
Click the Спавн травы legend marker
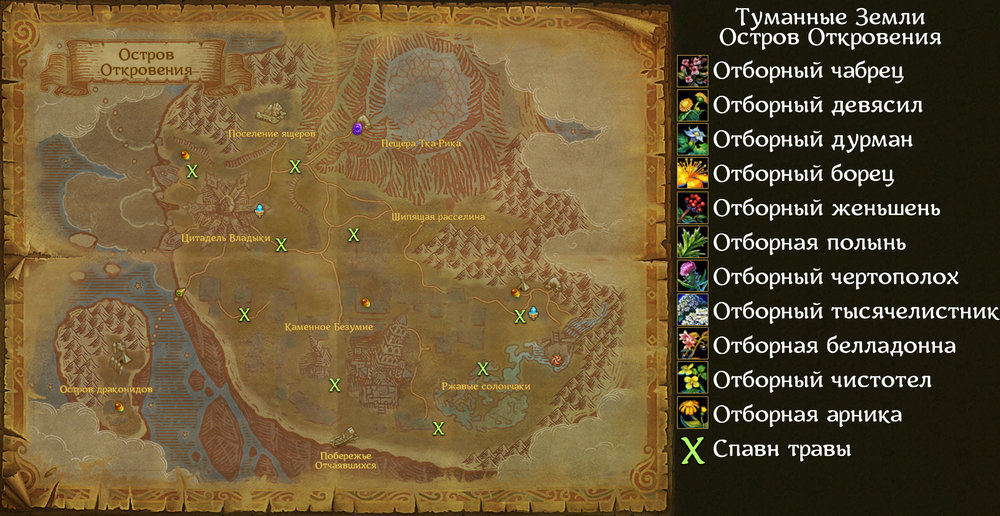pyautogui.click(x=692, y=450)
